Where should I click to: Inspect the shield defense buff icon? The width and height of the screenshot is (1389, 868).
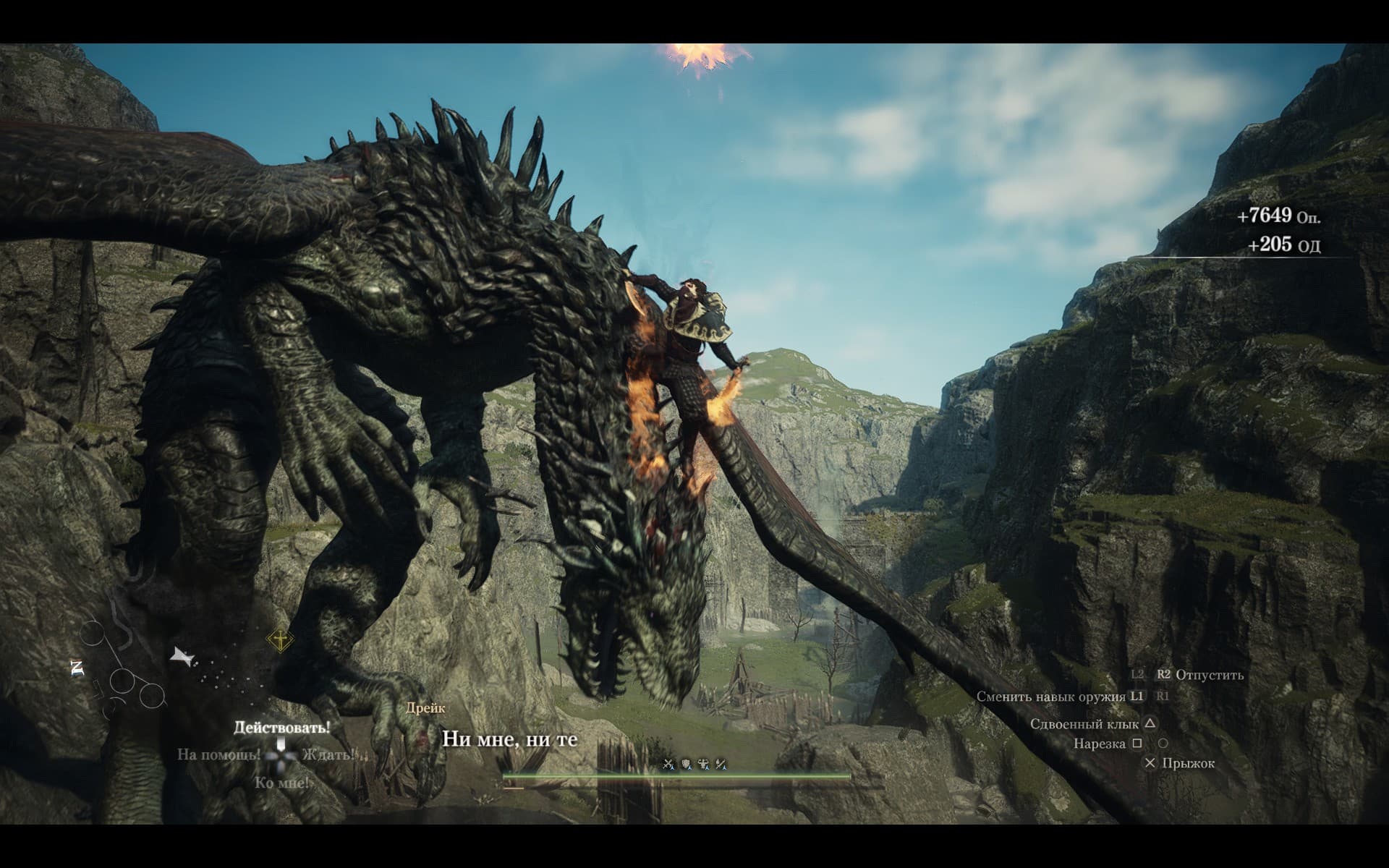[686, 764]
